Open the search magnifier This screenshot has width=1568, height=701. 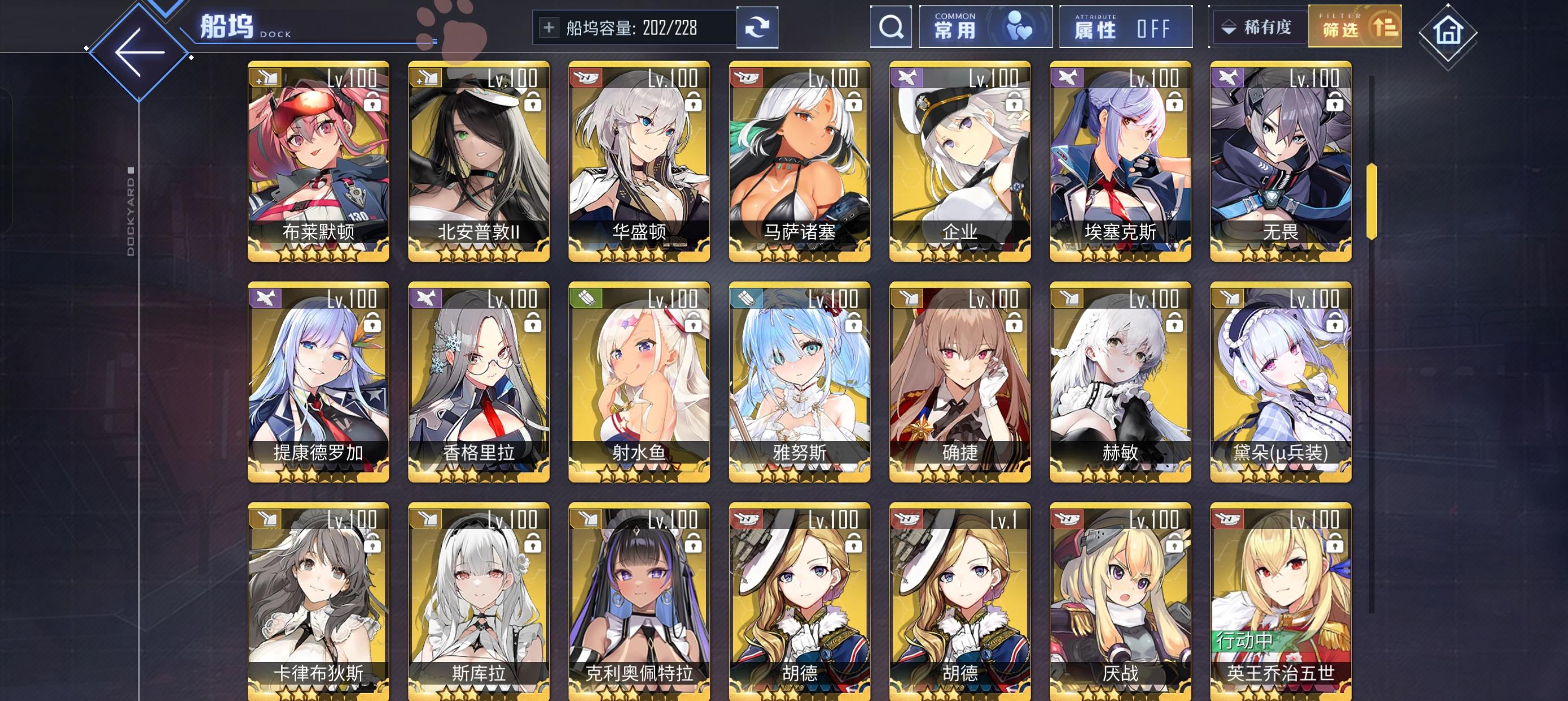(x=891, y=27)
